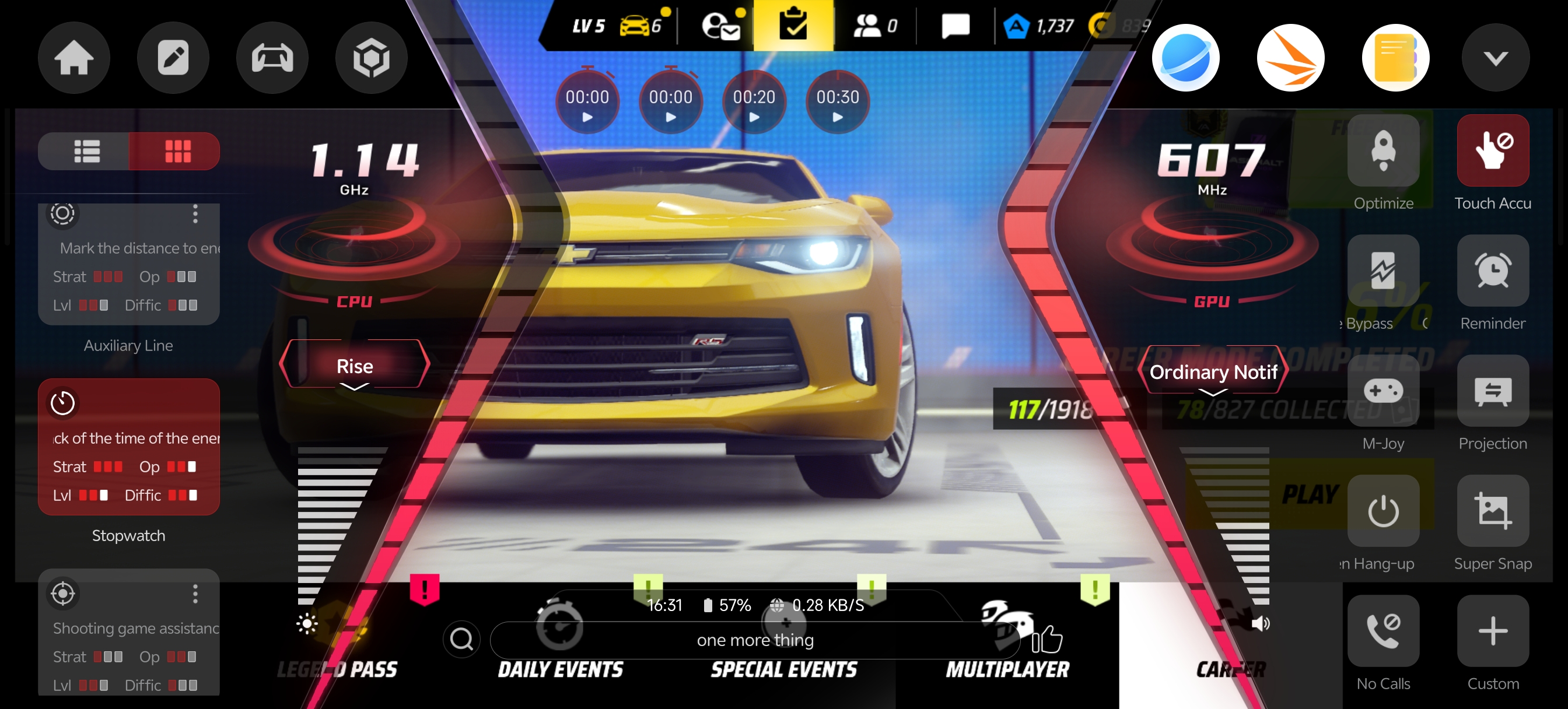Expand the chevron down arrow button

pyautogui.click(x=1495, y=58)
